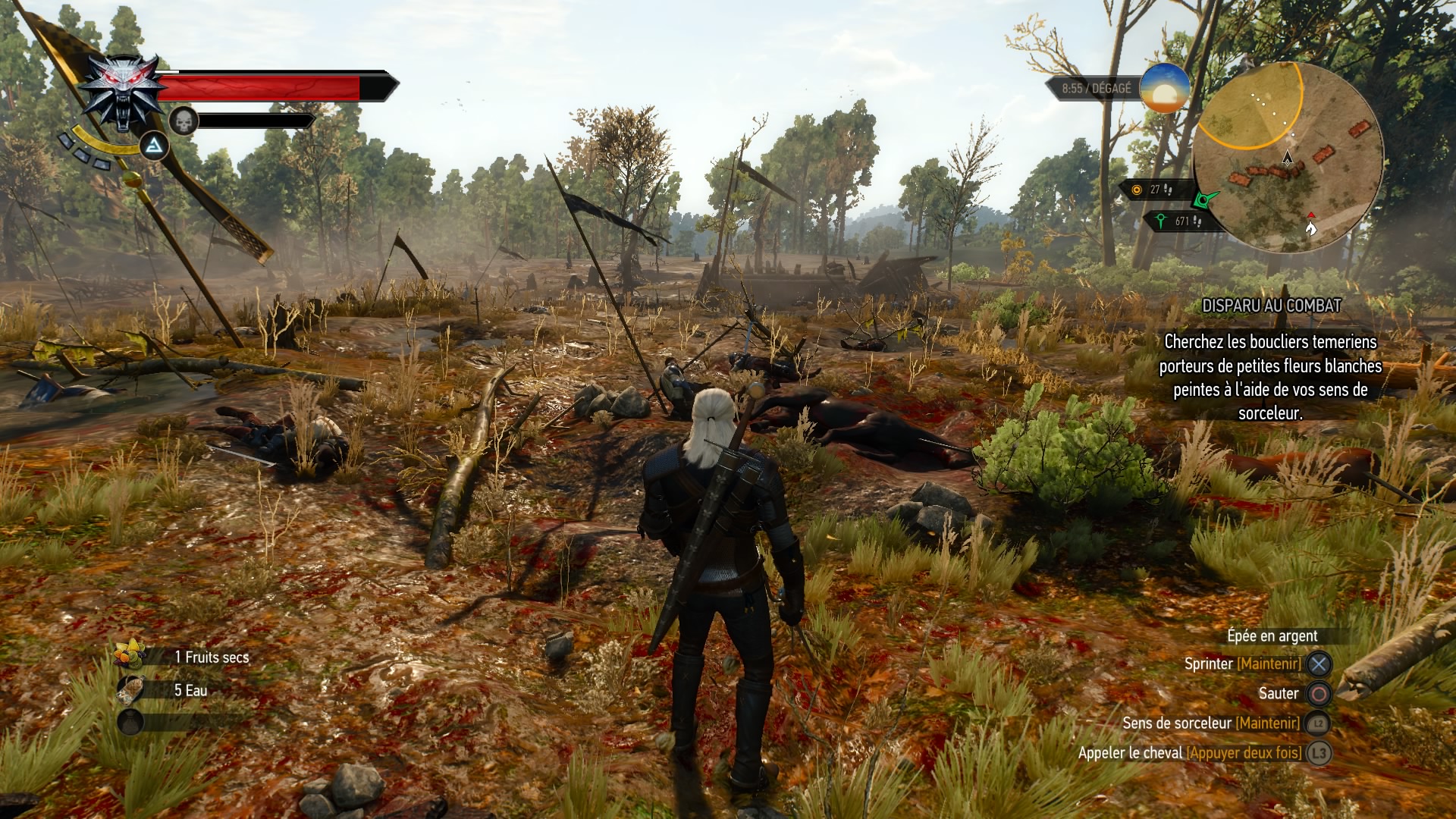Screen dimensions: 1456x819
Task: Click the green waypoint distance tracker
Action: coord(1177,221)
